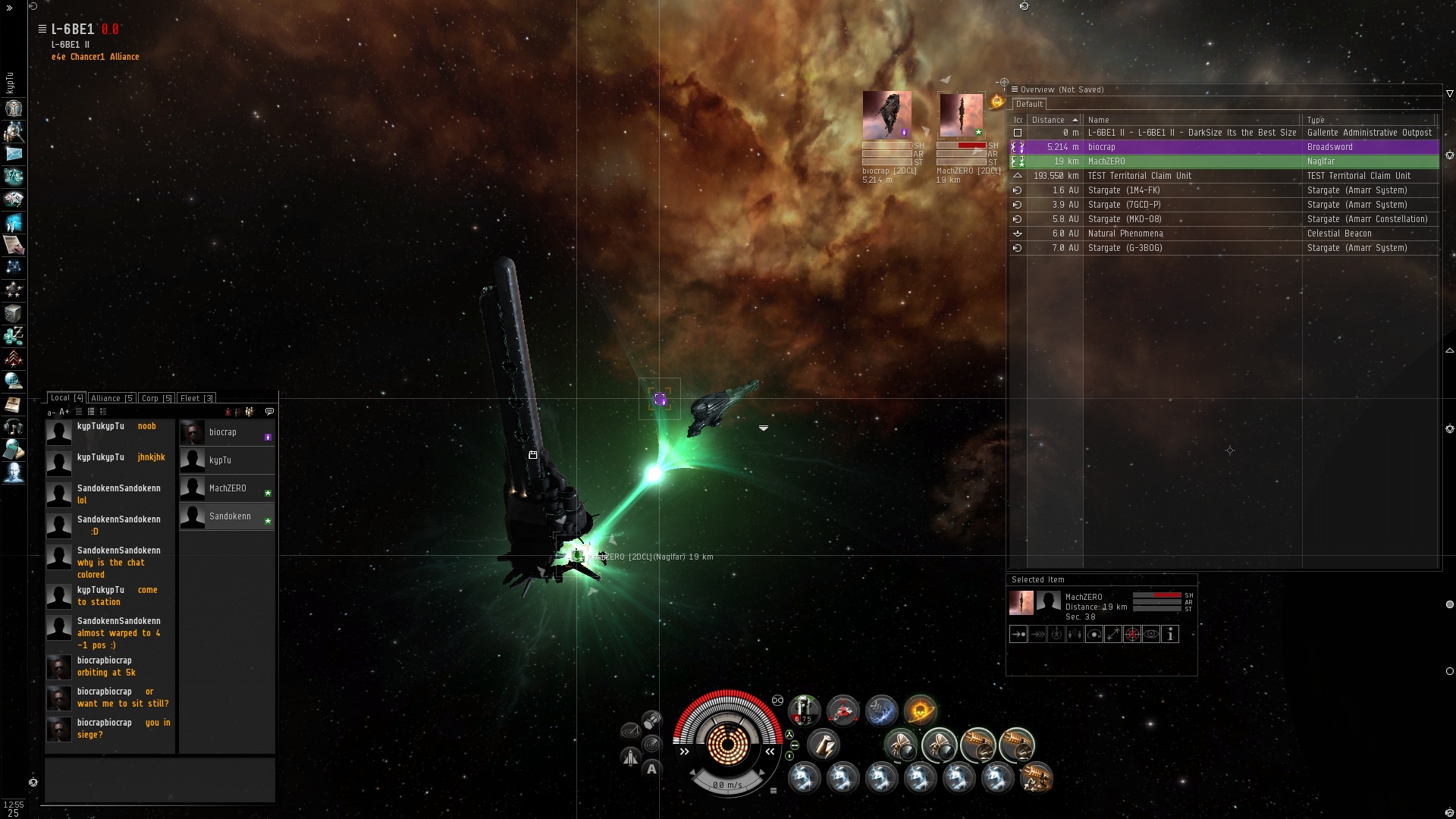Open the Default overview tab
The height and width of the screenshot is (819, 1456).
(x=1029, y=105)
